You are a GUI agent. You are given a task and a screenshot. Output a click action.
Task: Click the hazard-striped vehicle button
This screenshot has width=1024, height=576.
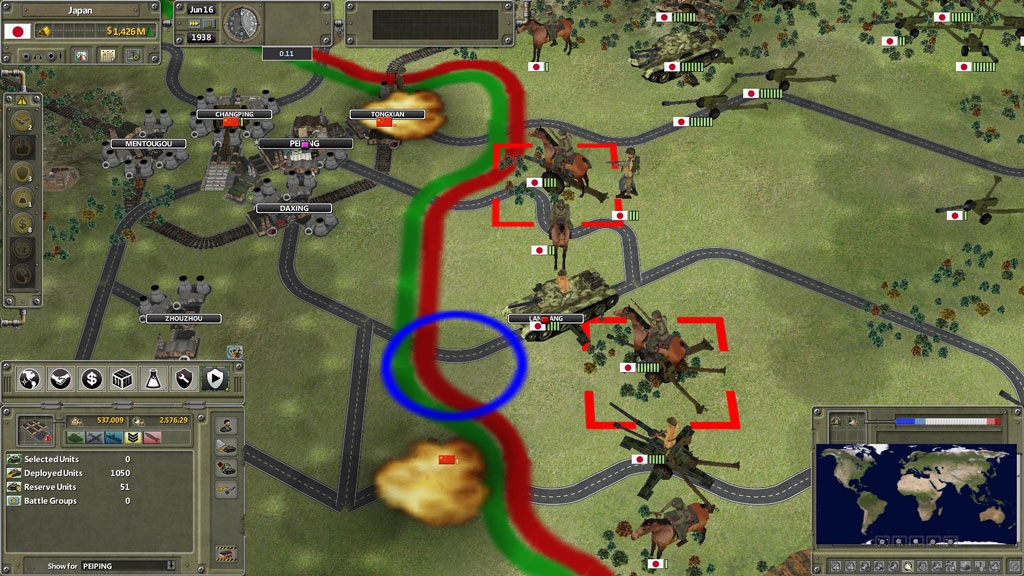click(227, 552)
